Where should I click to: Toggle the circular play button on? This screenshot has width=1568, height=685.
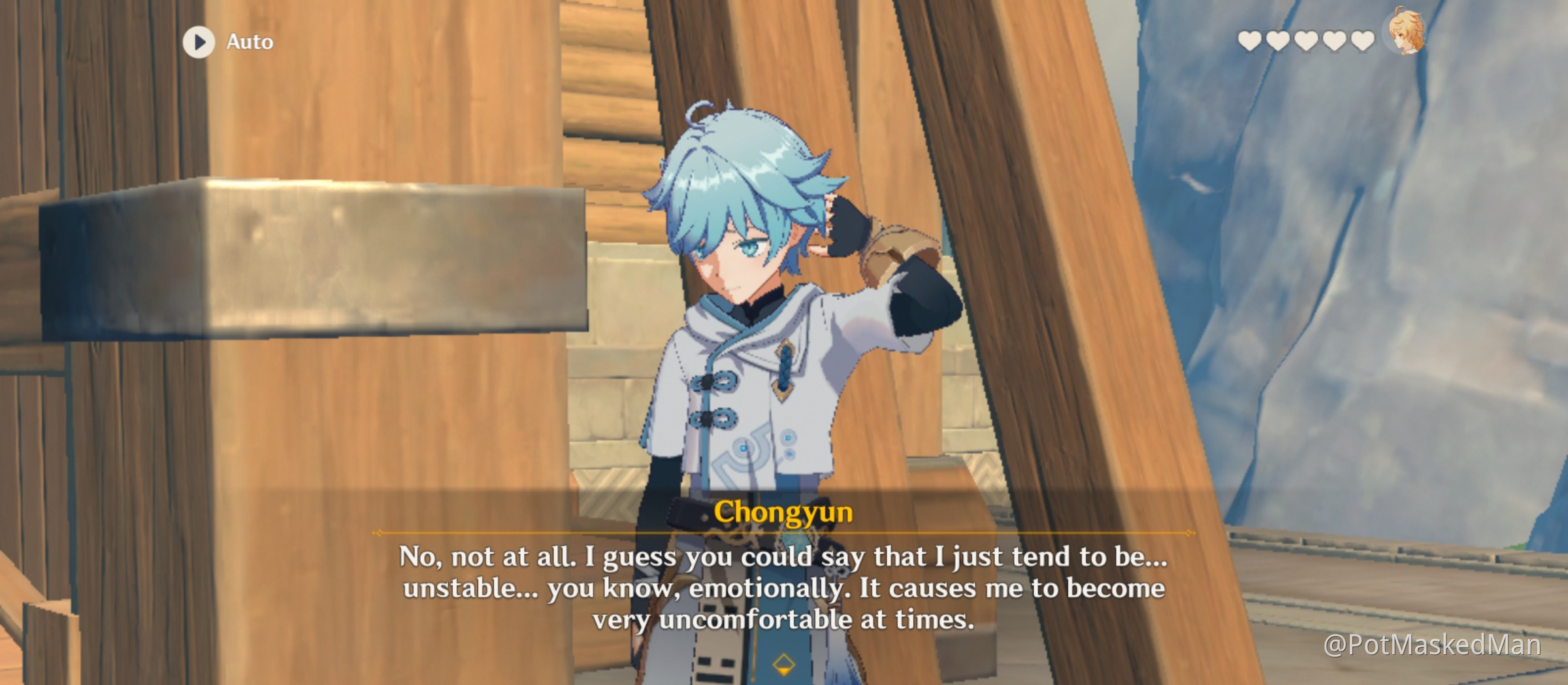coord(199,41)
